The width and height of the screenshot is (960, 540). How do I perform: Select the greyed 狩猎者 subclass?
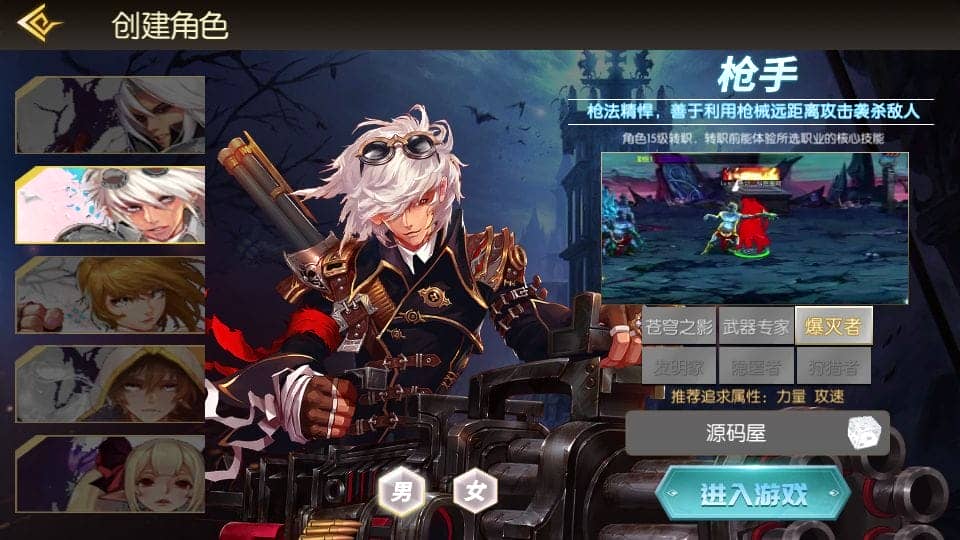coord(833,365)
